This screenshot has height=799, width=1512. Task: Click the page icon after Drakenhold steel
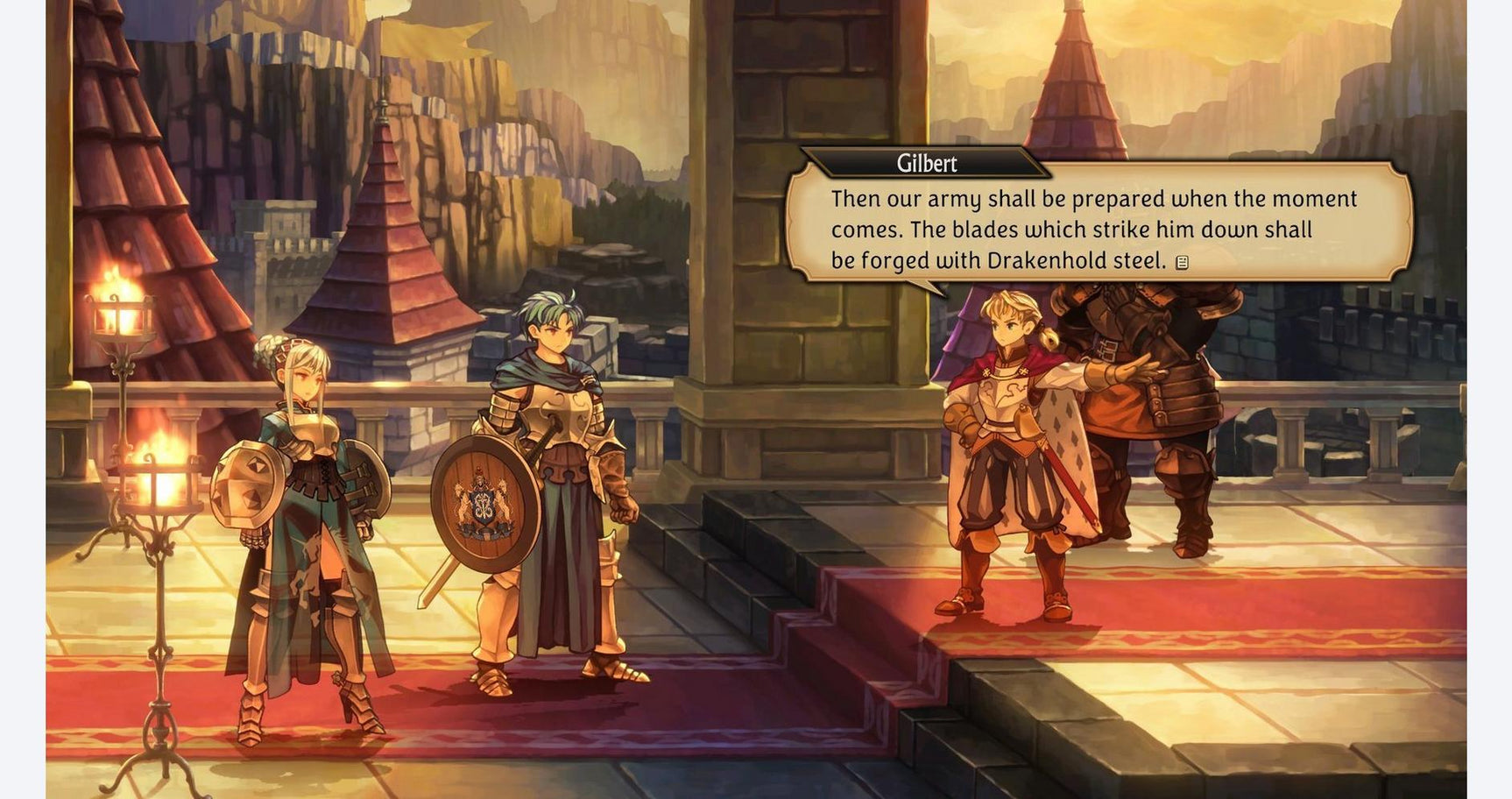pos(1182,262)
